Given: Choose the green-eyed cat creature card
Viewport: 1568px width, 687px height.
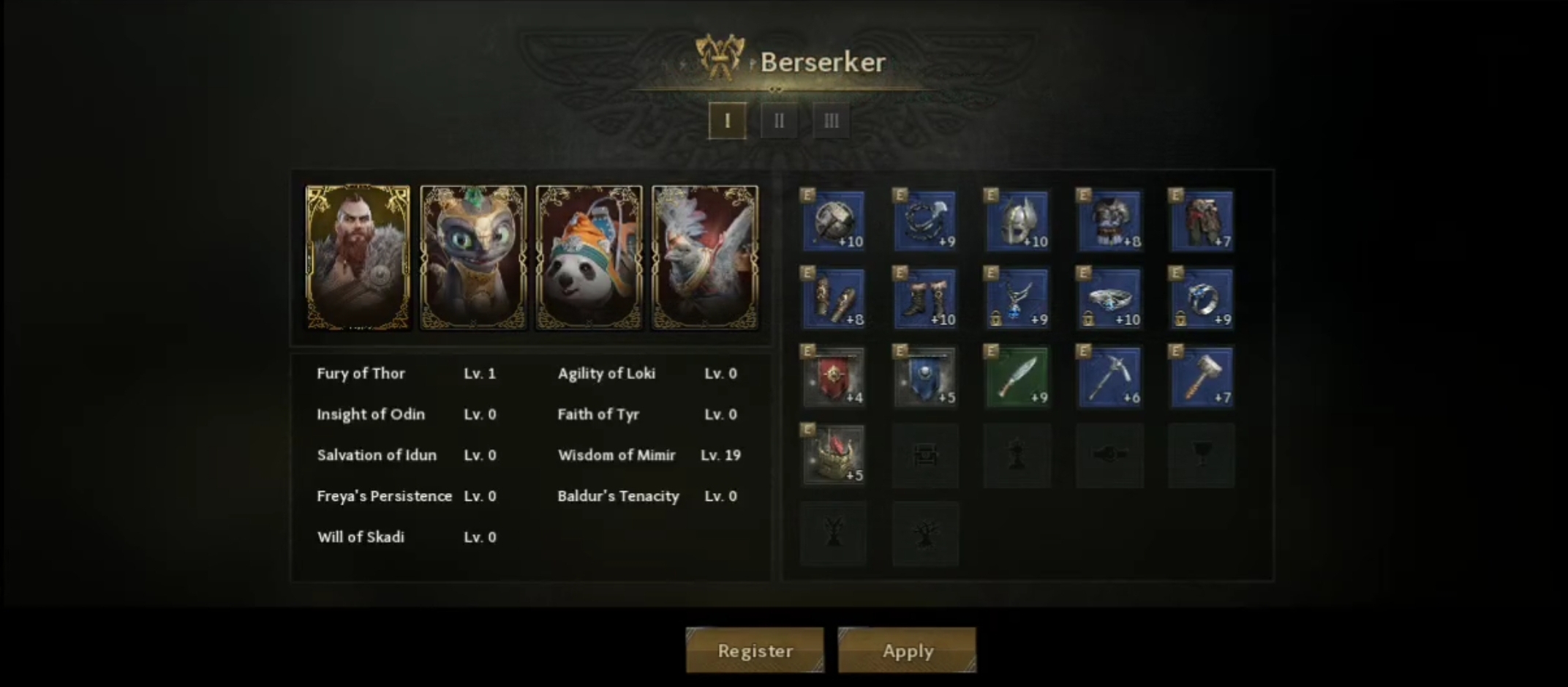Looking at the screenshot, I should (473, 257).
